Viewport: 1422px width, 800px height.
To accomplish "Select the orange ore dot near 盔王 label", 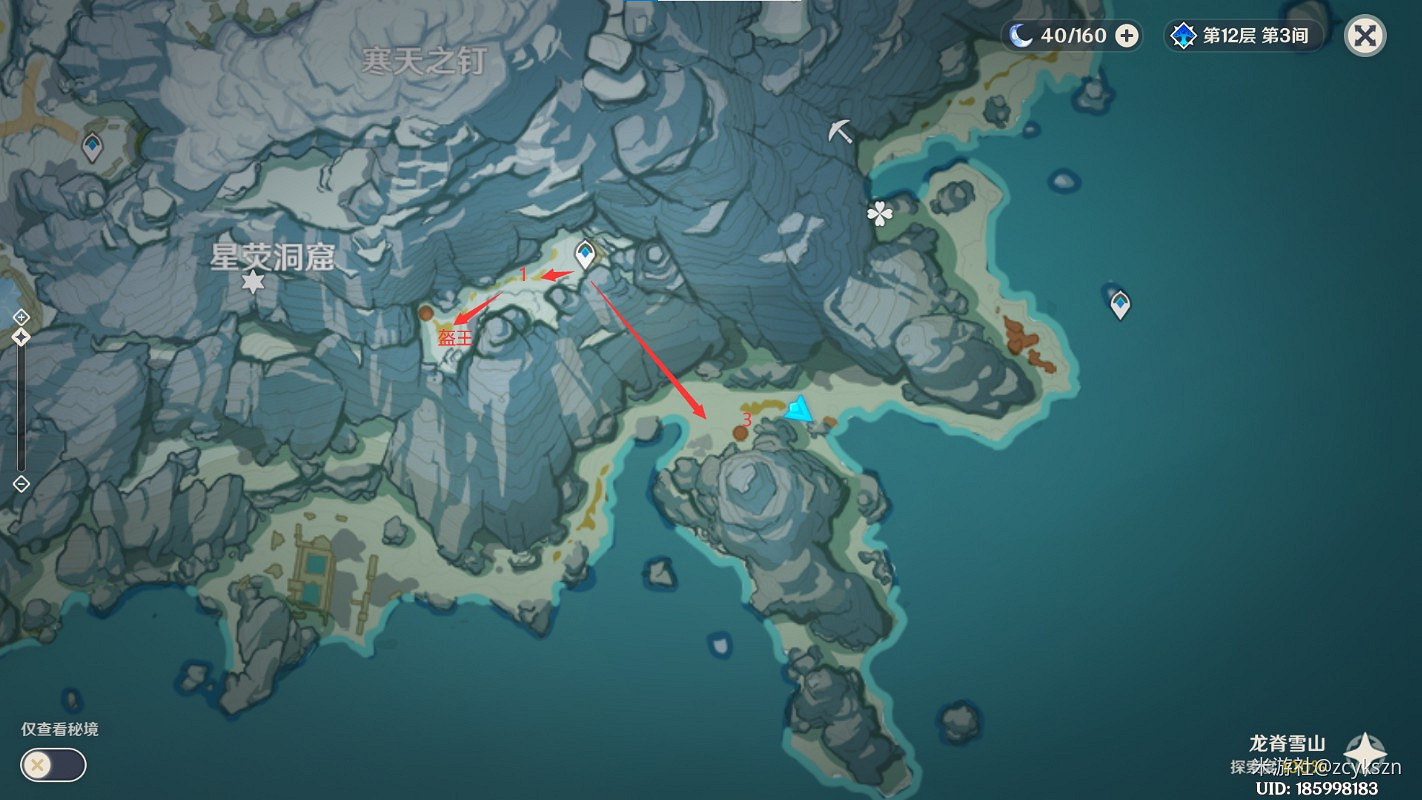I will click(x=429, y=314).
